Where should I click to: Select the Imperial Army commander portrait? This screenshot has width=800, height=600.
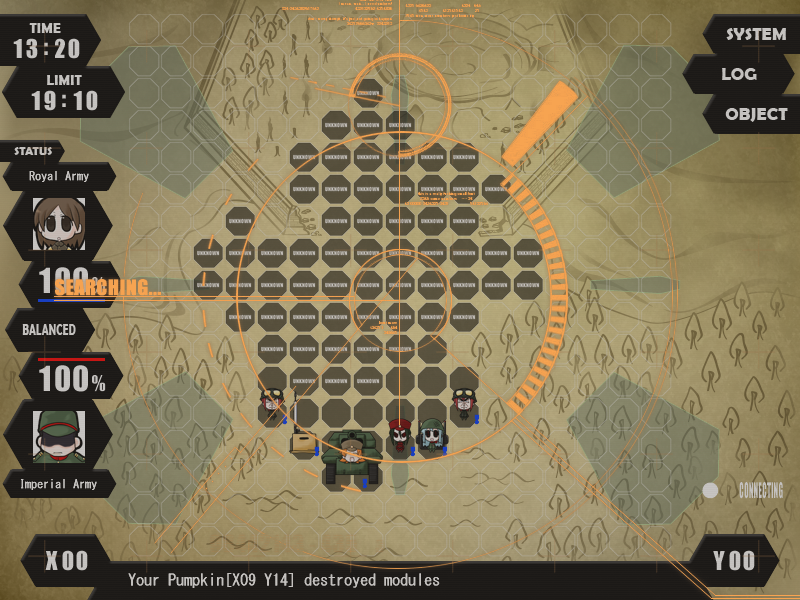pyautogui.click(x=59, y=436)
